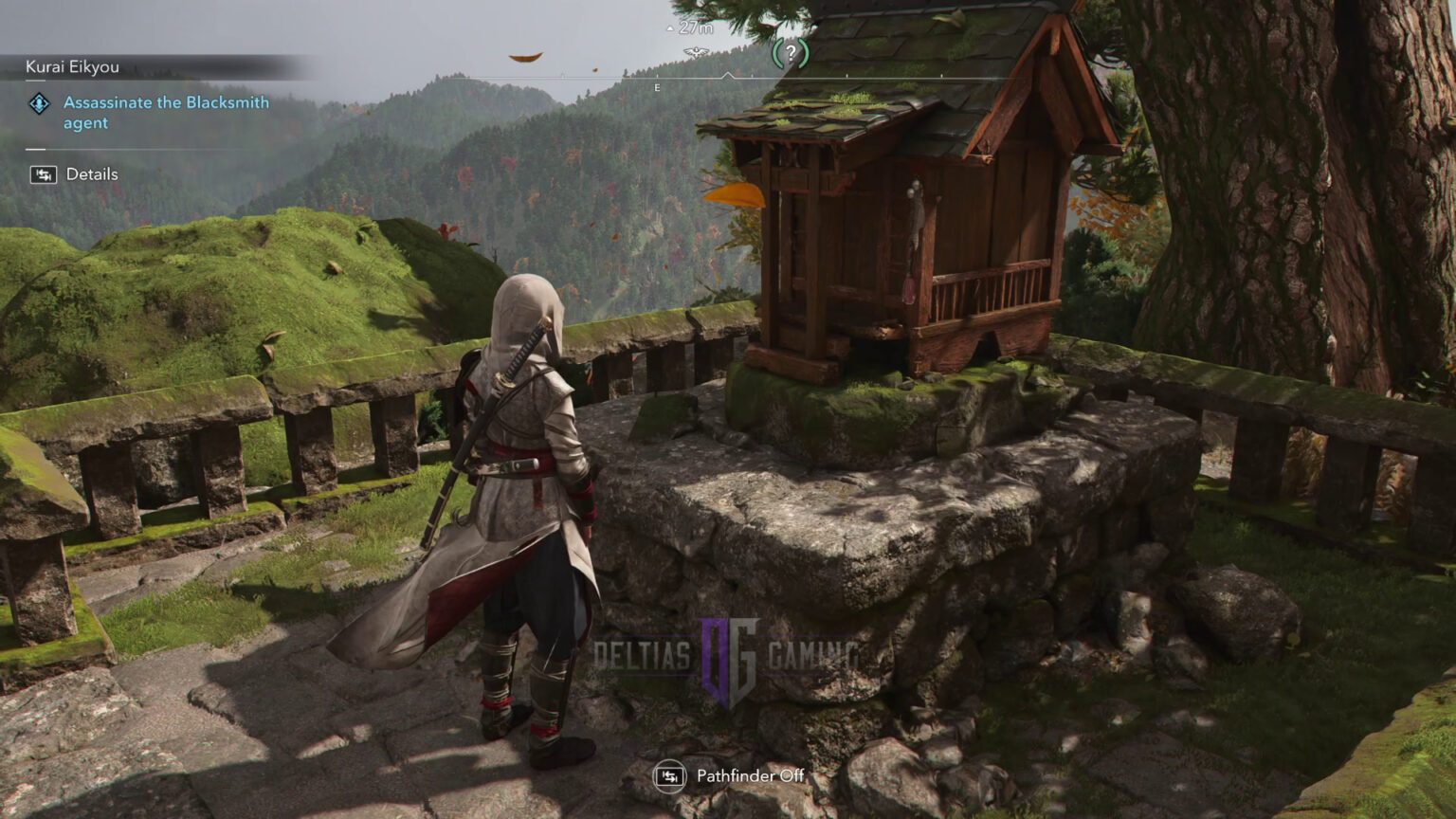1456x819 pixels.
Task: Select the E direction on the compass bar
Action: 659,87
